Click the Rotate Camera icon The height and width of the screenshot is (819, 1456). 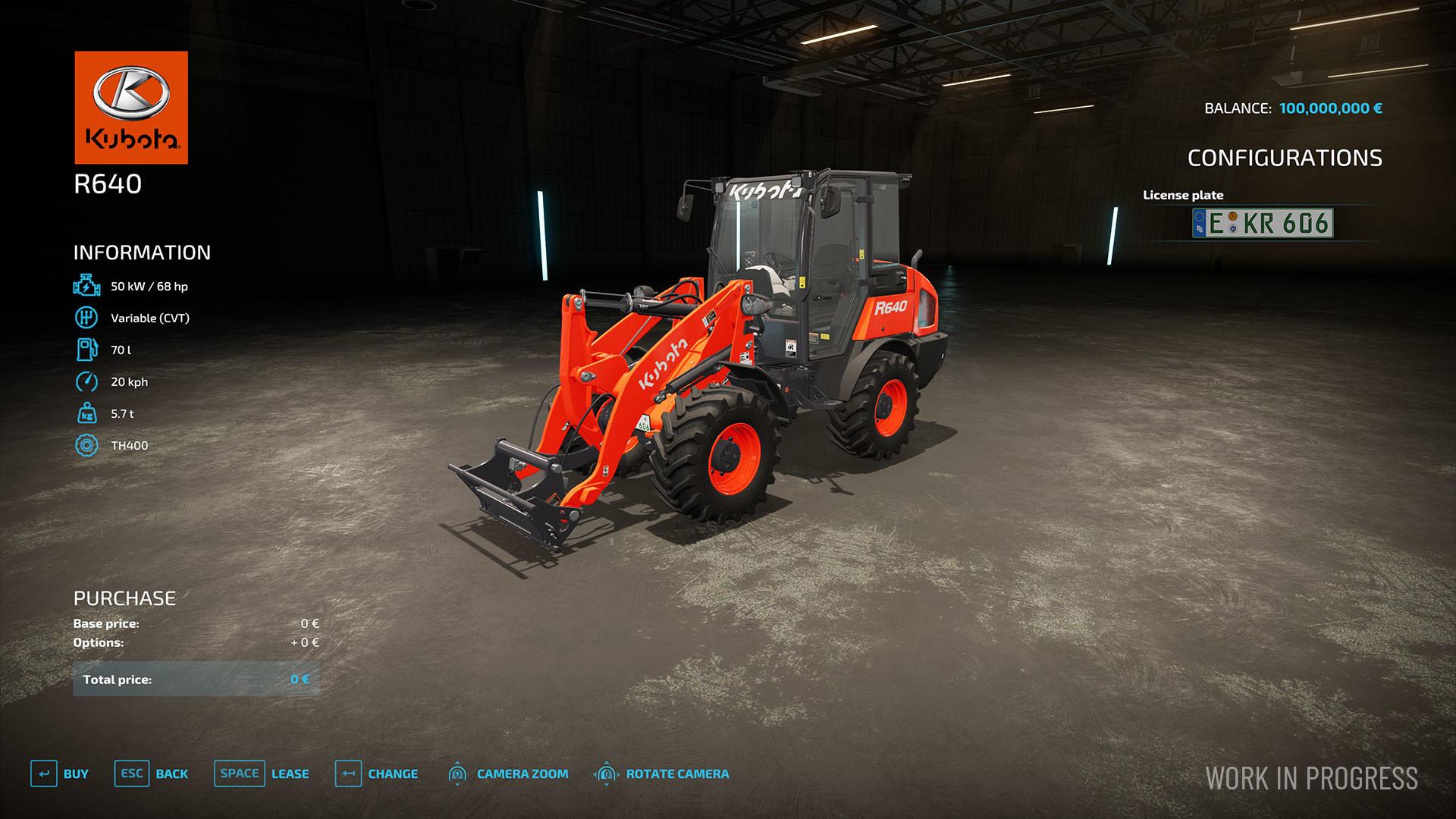(x=607, y=774)
